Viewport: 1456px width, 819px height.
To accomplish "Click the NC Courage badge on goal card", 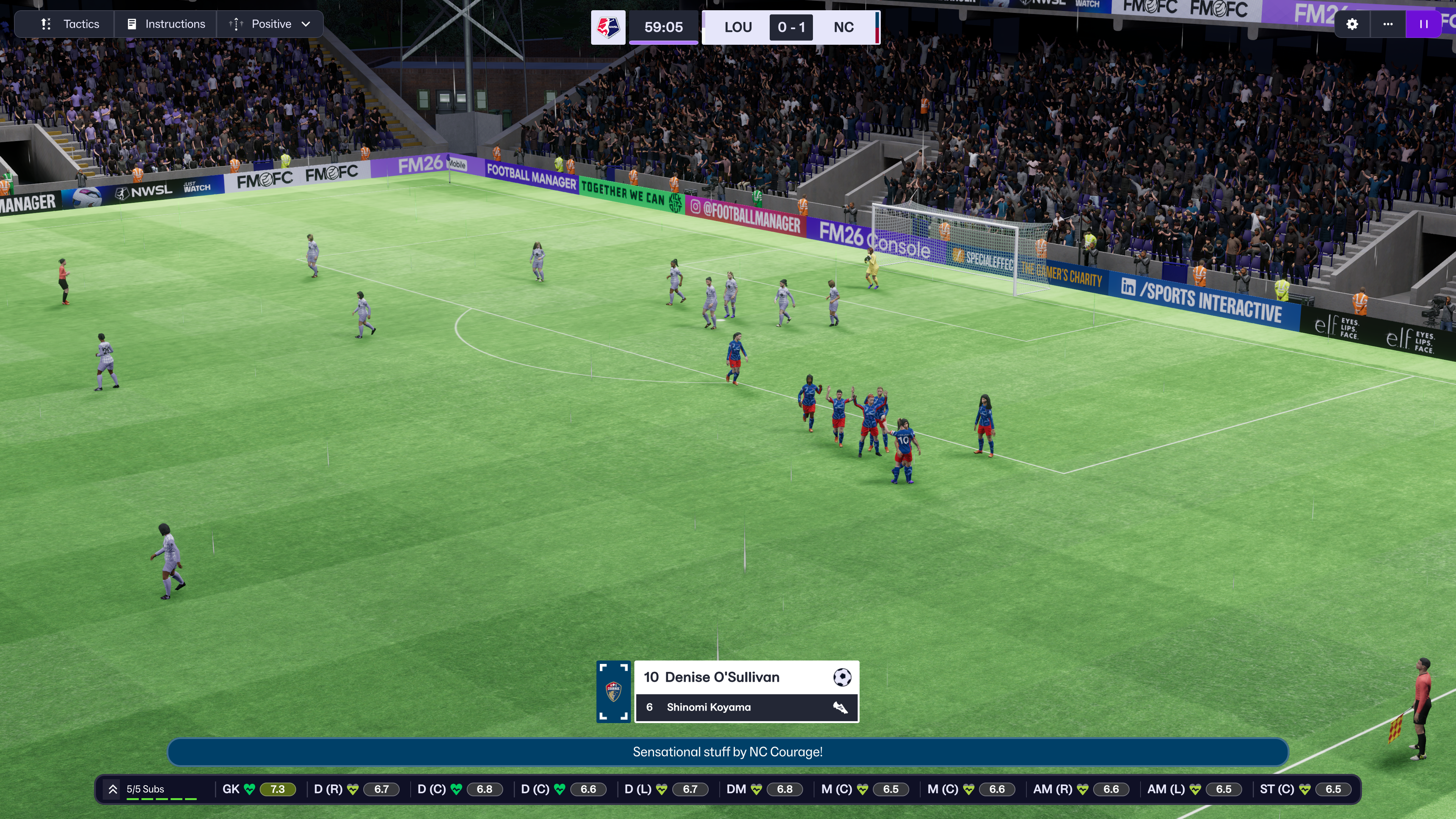I will click(613, 691).
